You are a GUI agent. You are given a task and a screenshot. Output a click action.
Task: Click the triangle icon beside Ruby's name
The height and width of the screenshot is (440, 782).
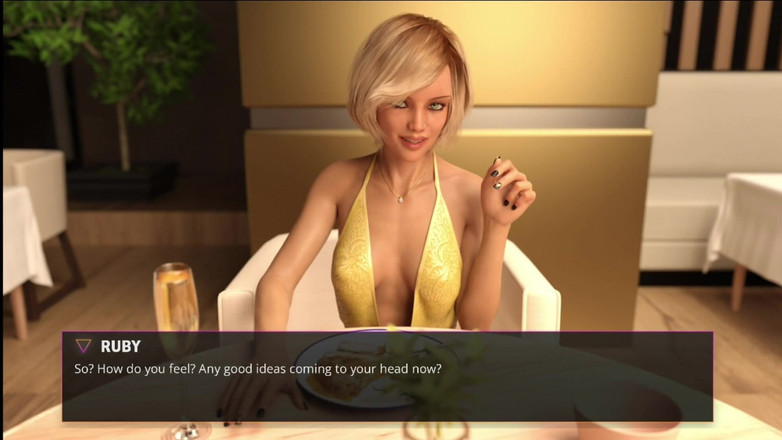coord(83,346)
